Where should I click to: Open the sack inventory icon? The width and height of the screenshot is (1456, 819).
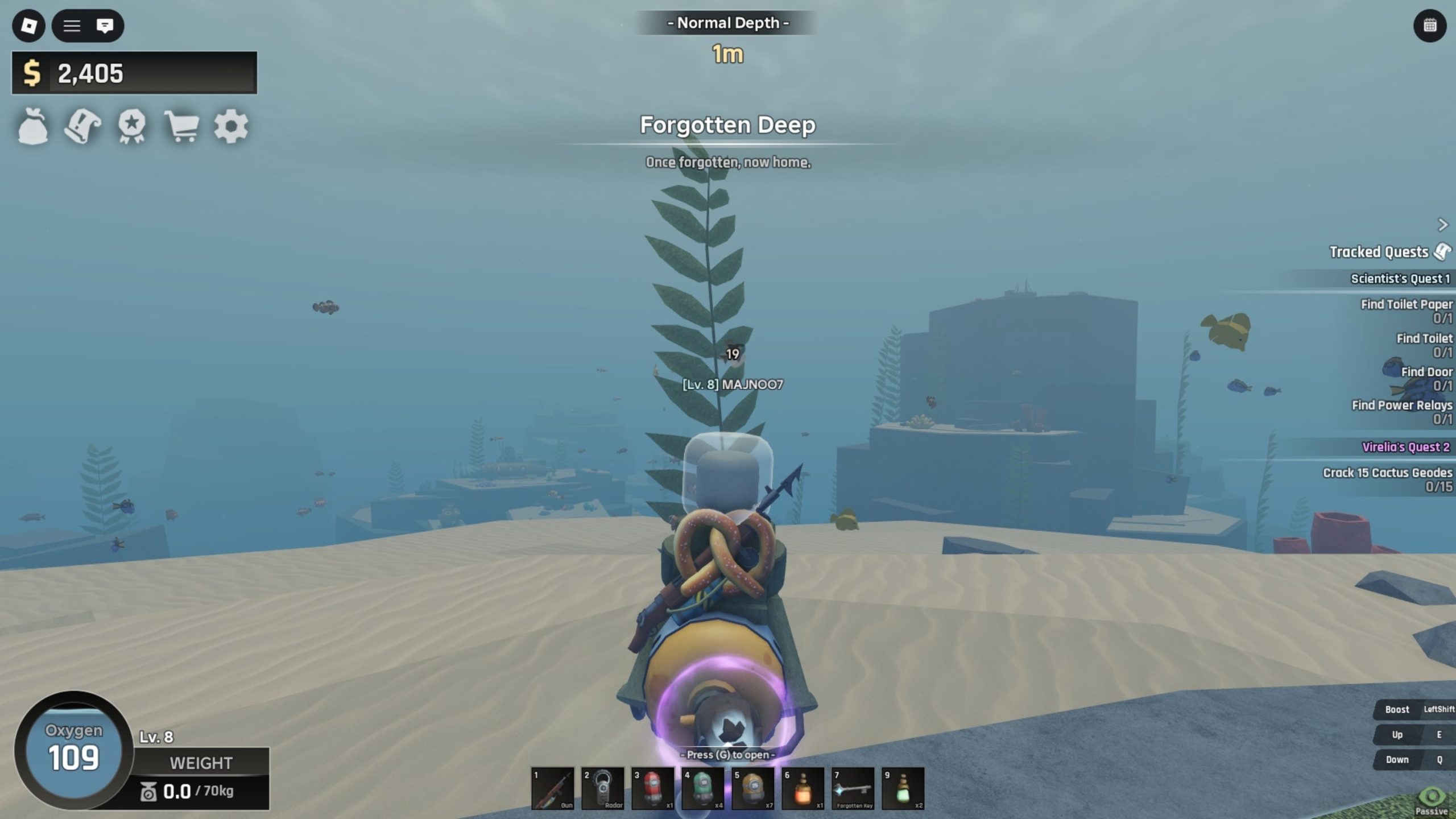[x=33, y=126]
